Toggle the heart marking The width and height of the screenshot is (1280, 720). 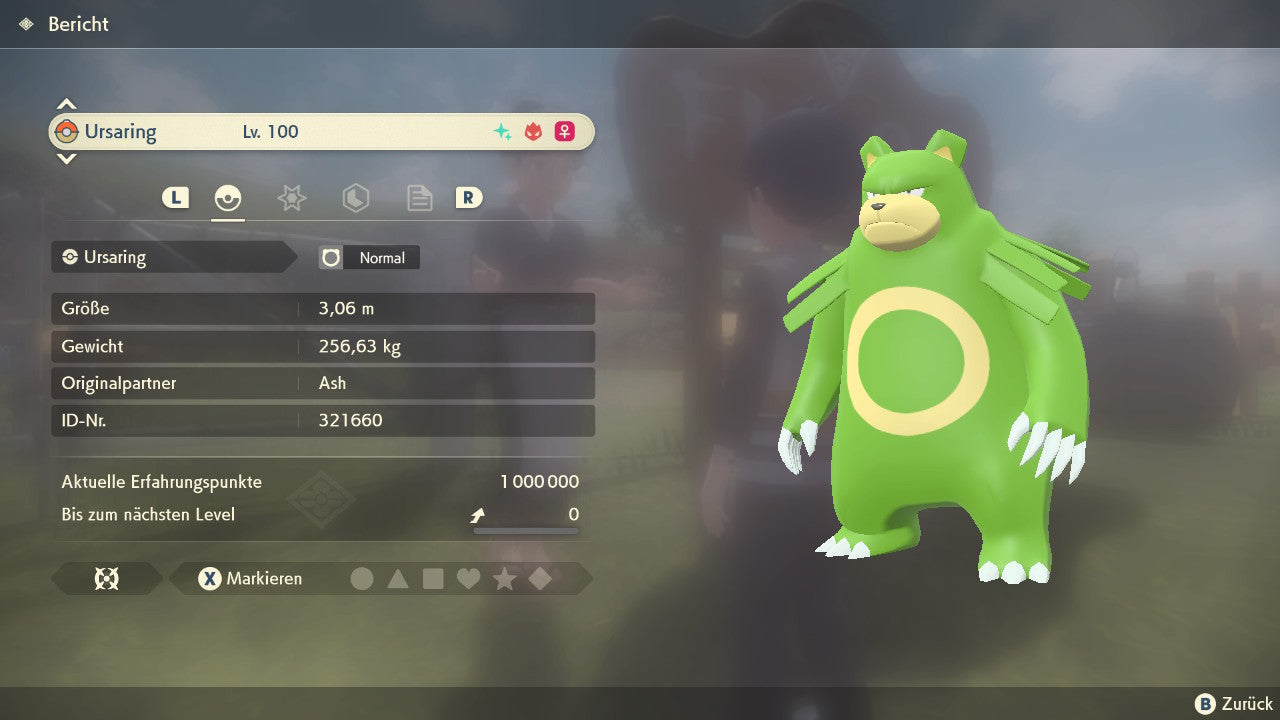[x=468, y=579]
